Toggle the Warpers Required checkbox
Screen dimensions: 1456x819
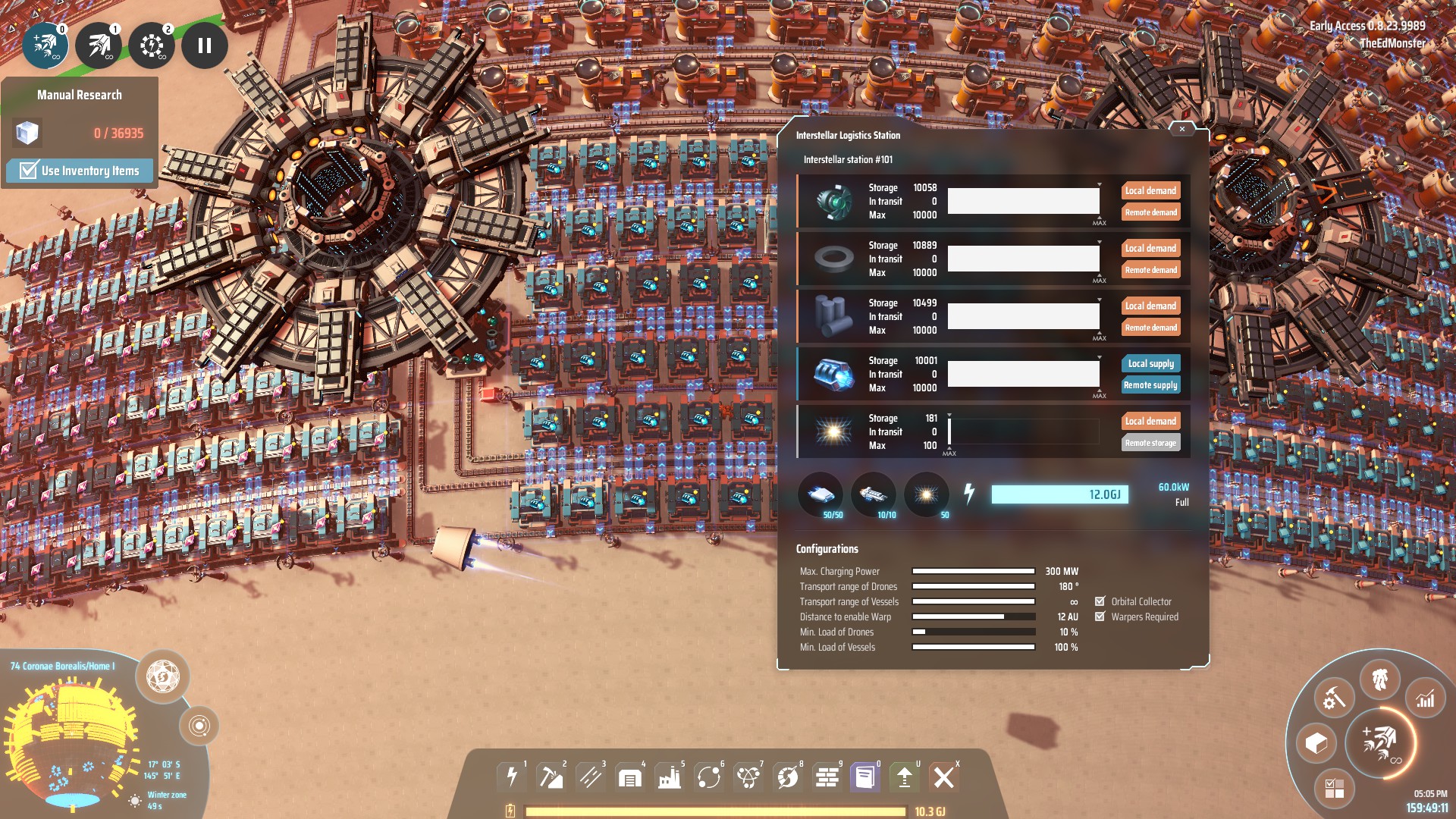[x=1100, y=617]
